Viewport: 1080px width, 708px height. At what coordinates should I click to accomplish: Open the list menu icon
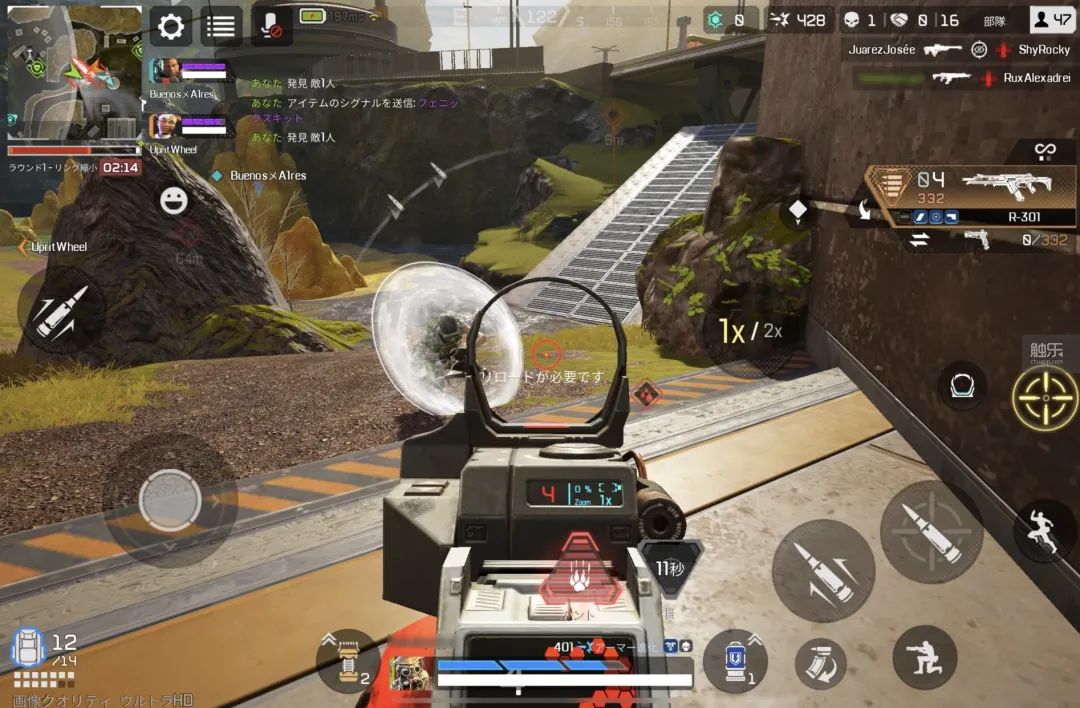221,27
